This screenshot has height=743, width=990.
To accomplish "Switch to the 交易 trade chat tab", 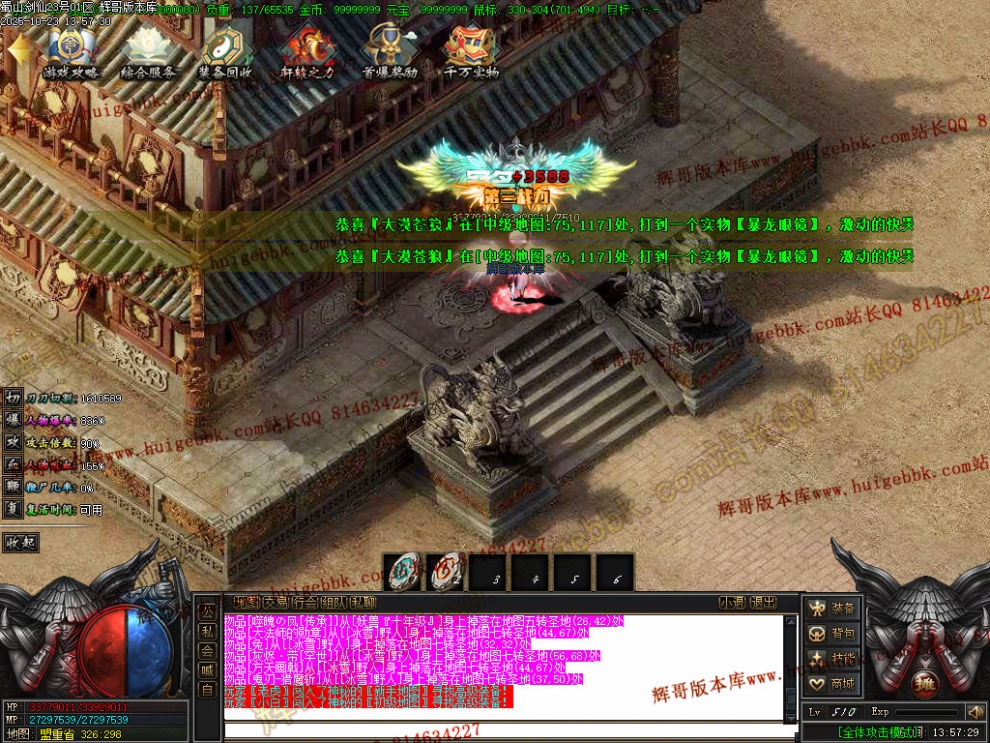I will [275, 602].
